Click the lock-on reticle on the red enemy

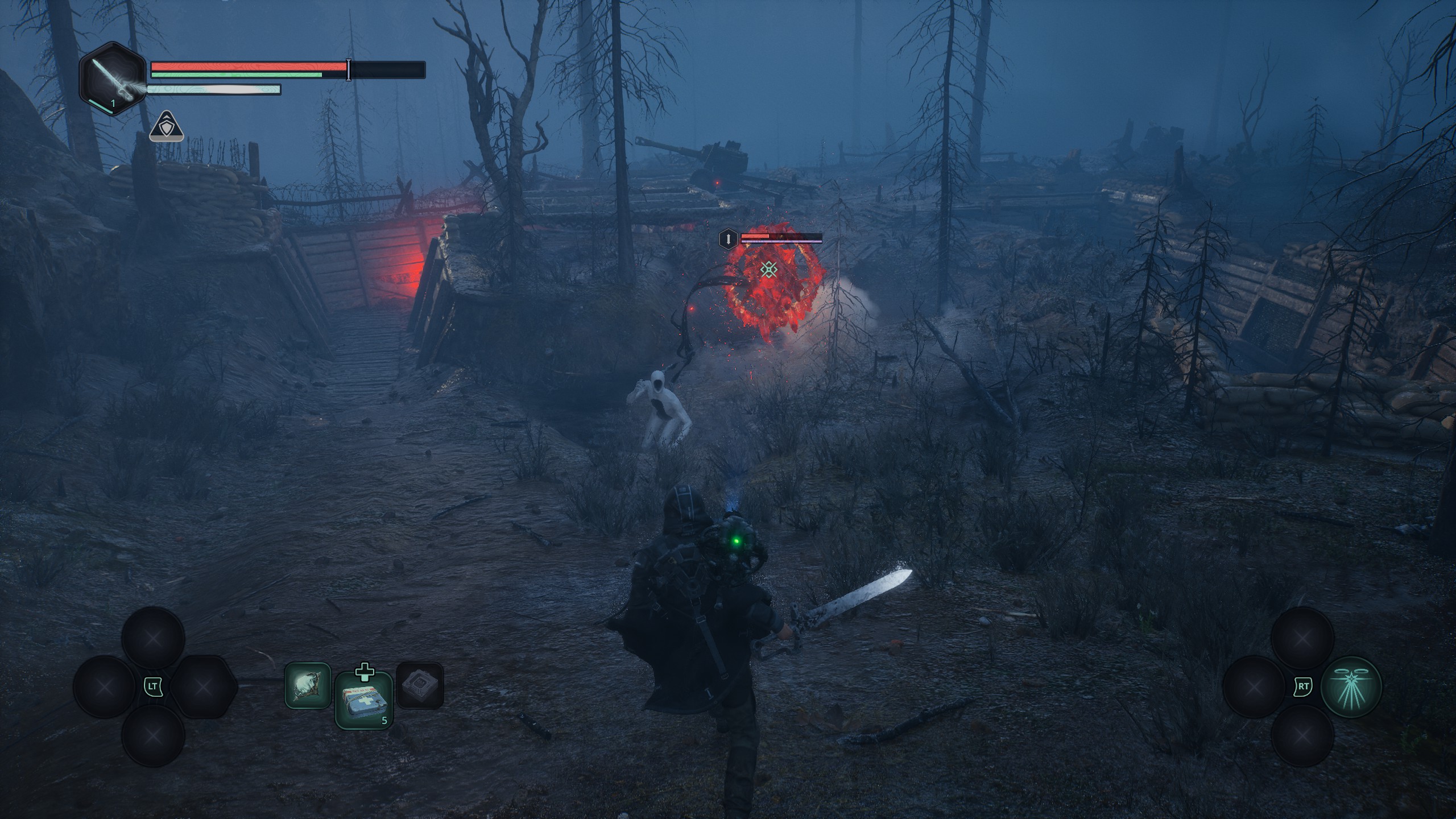tap(769, 270)
